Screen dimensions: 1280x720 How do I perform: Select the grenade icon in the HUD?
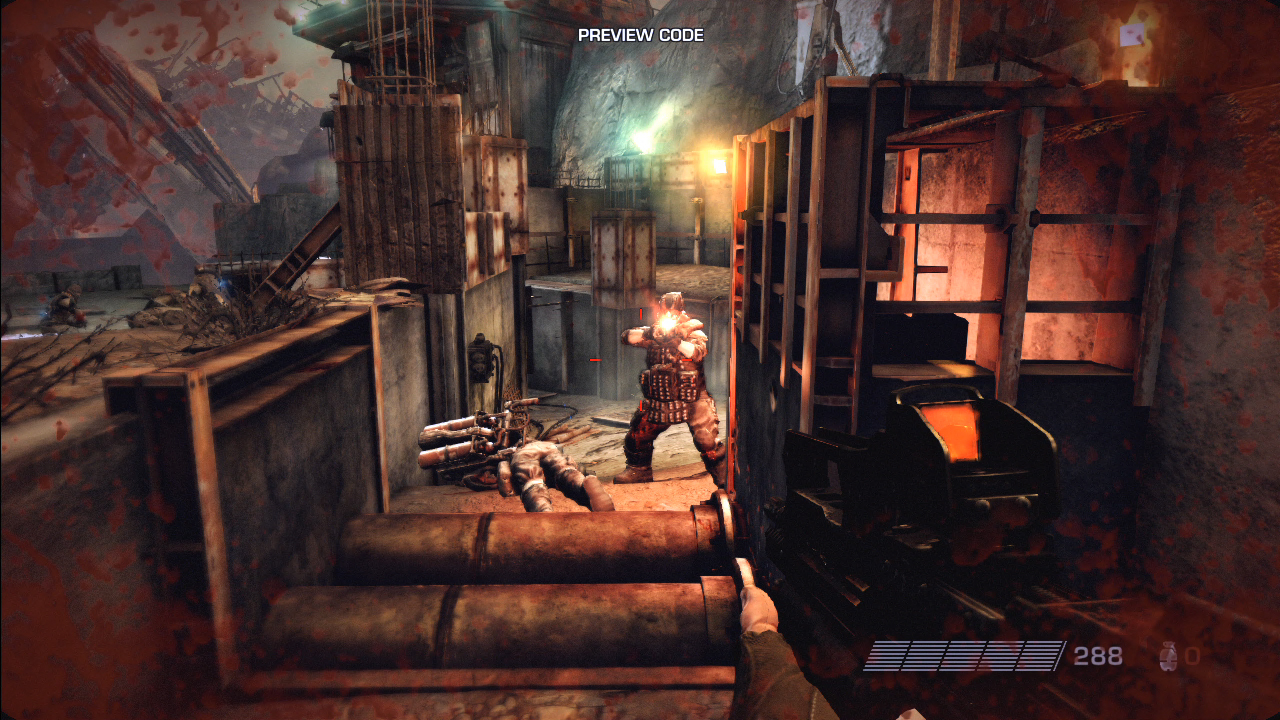click(1167, 656)
